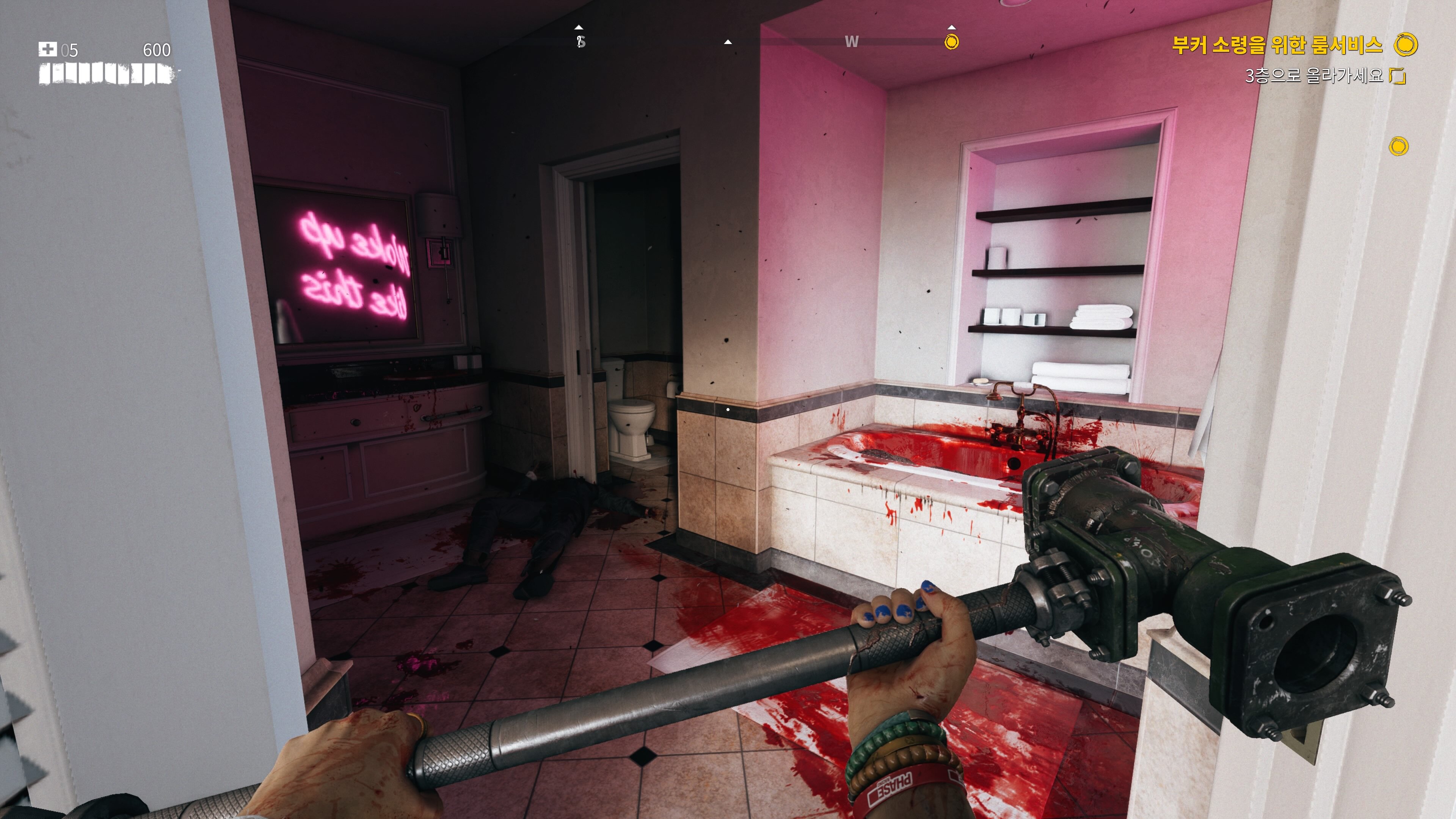The height and width of the screenshot is (819, 1456).
Task: Click the medkit icon in the health HUD
Action: point(47,49)
